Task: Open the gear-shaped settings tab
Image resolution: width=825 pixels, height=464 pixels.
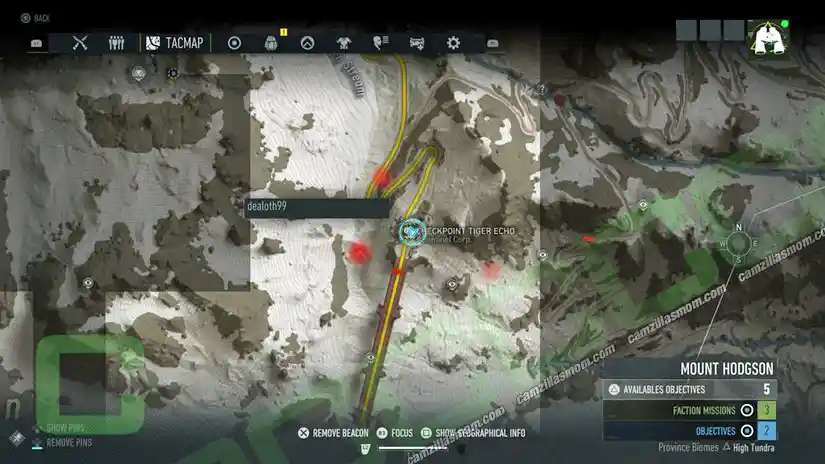Action: tap(453, 43)
